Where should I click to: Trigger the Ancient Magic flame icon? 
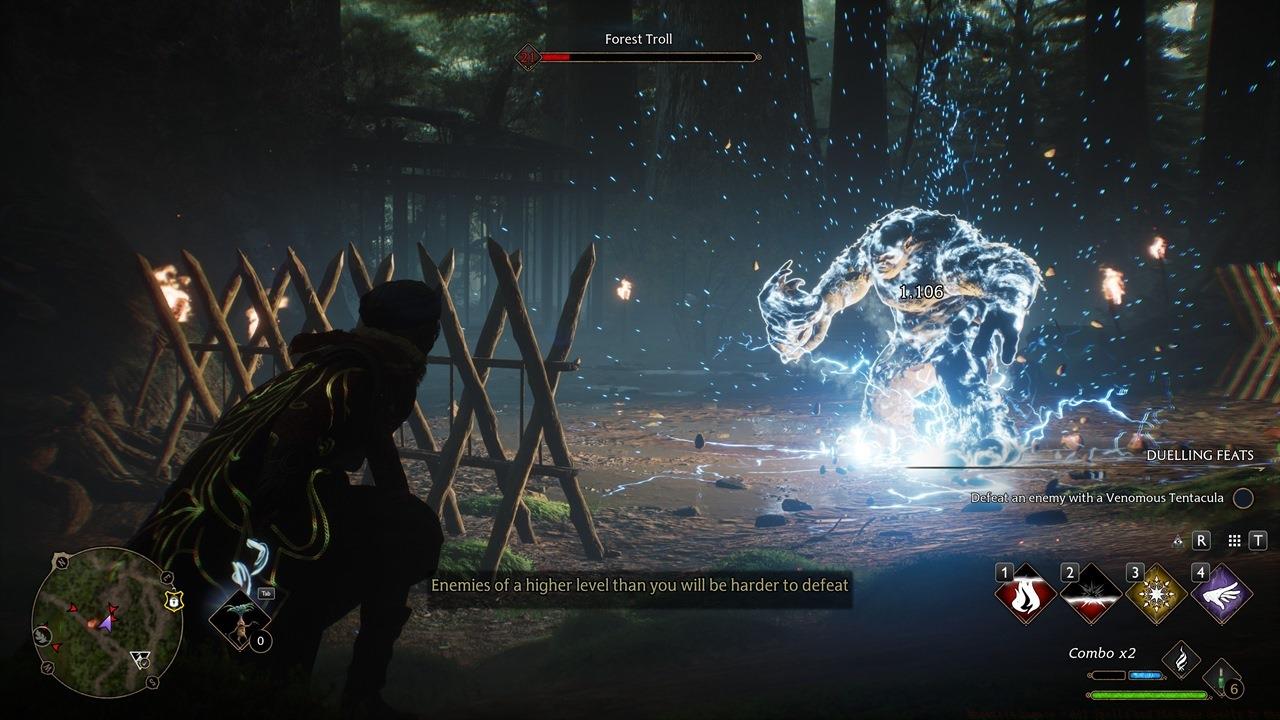(1181, 659)
